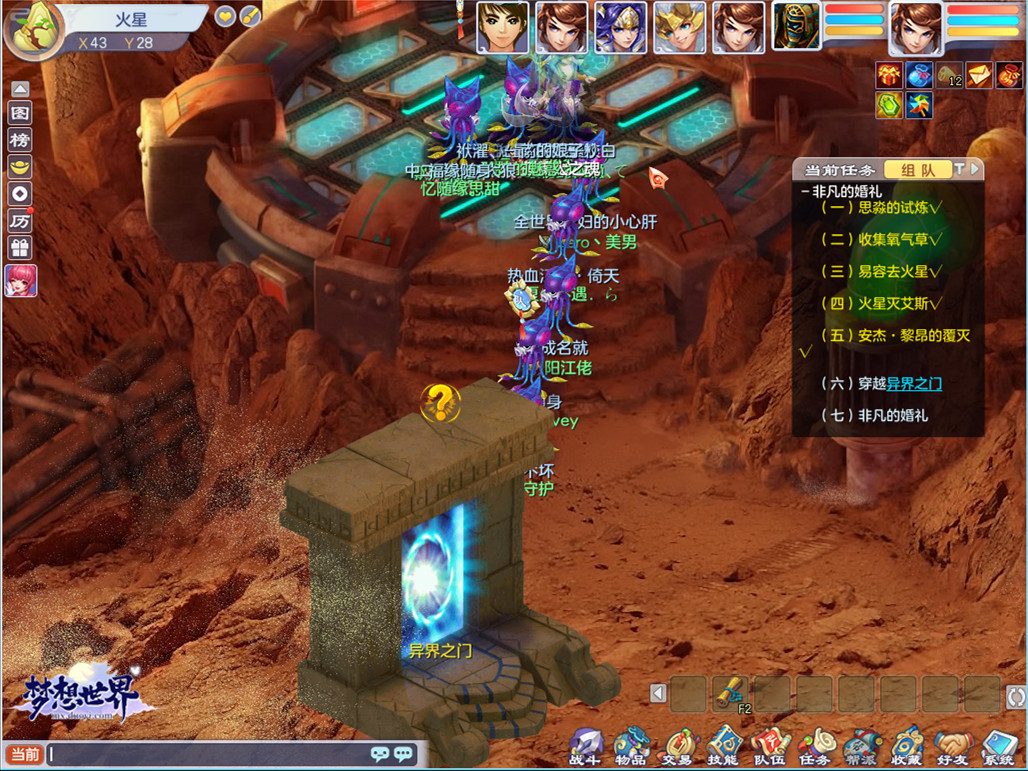Open the 技能 (Skills) book
Screen dimensions: 1028x771
tap(723, 745)
